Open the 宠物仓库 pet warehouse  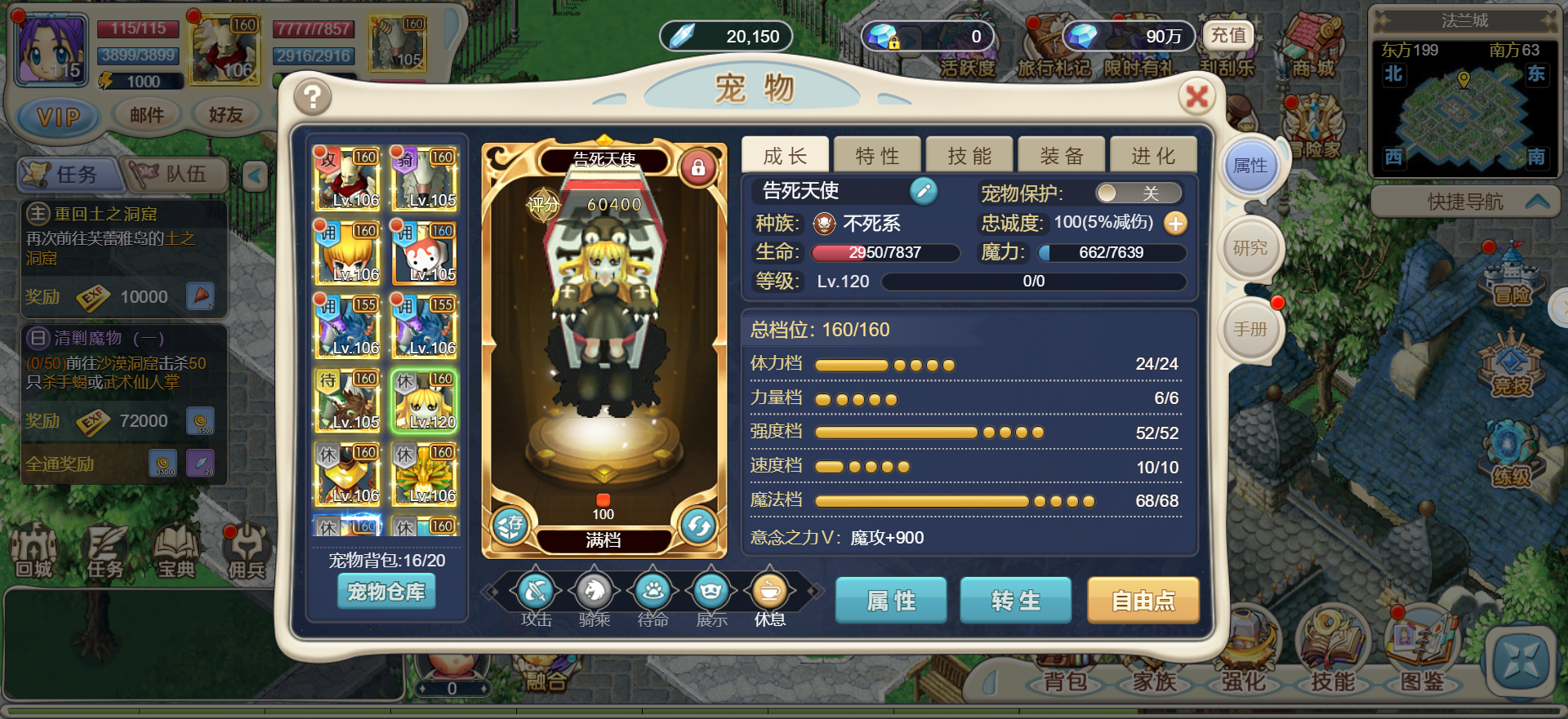coord(386,591)
